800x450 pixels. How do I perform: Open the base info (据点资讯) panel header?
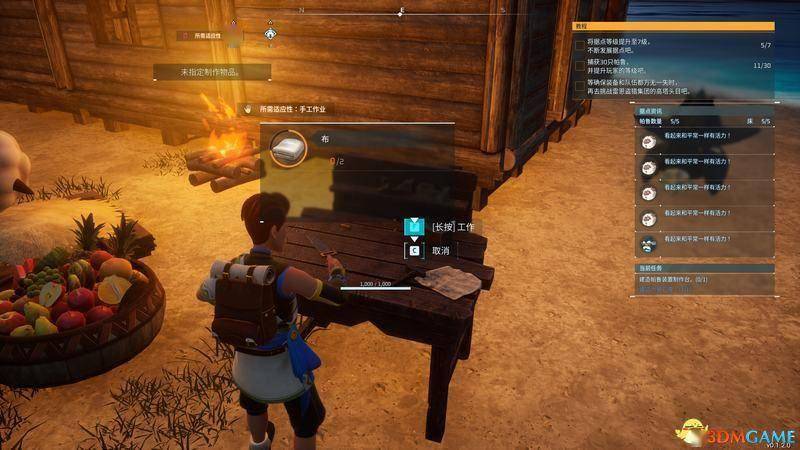coord(654,111)
